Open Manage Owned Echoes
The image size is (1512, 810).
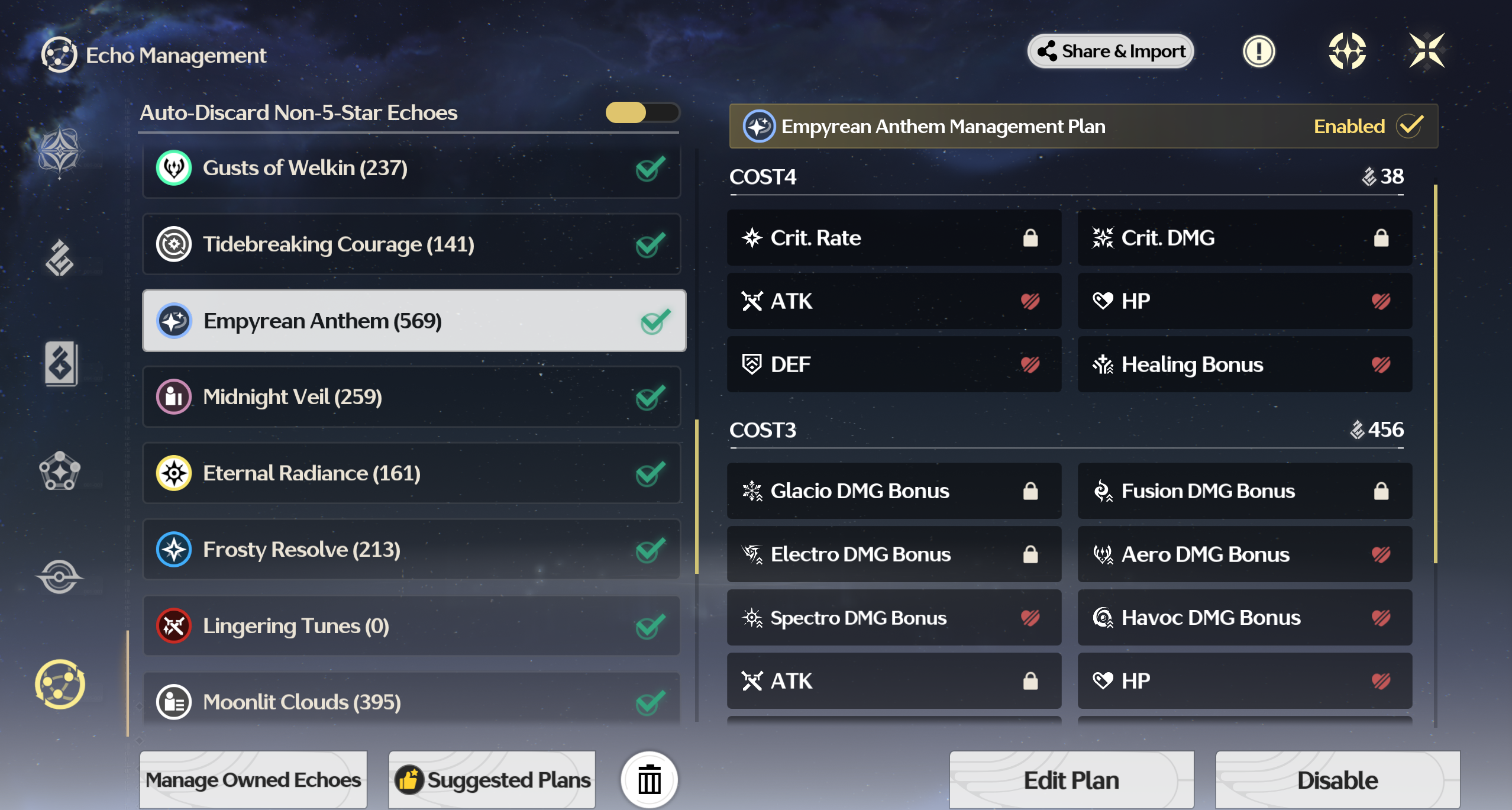pyautogui.click(x=253, y=780)
